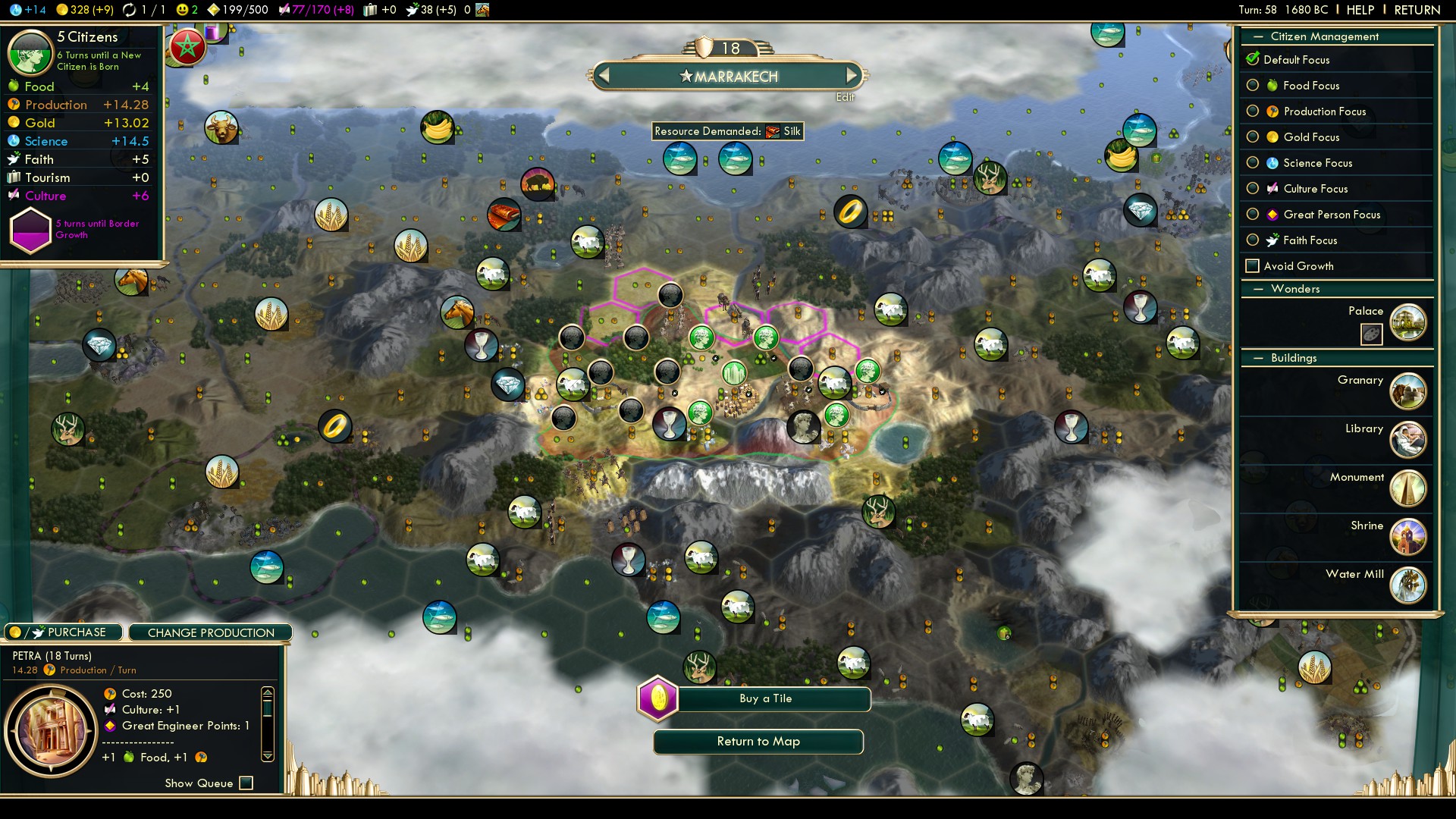Viewport: 1456px width, 819px height.
Task: Select the Granary building icon
Action: pos(1408,391)
